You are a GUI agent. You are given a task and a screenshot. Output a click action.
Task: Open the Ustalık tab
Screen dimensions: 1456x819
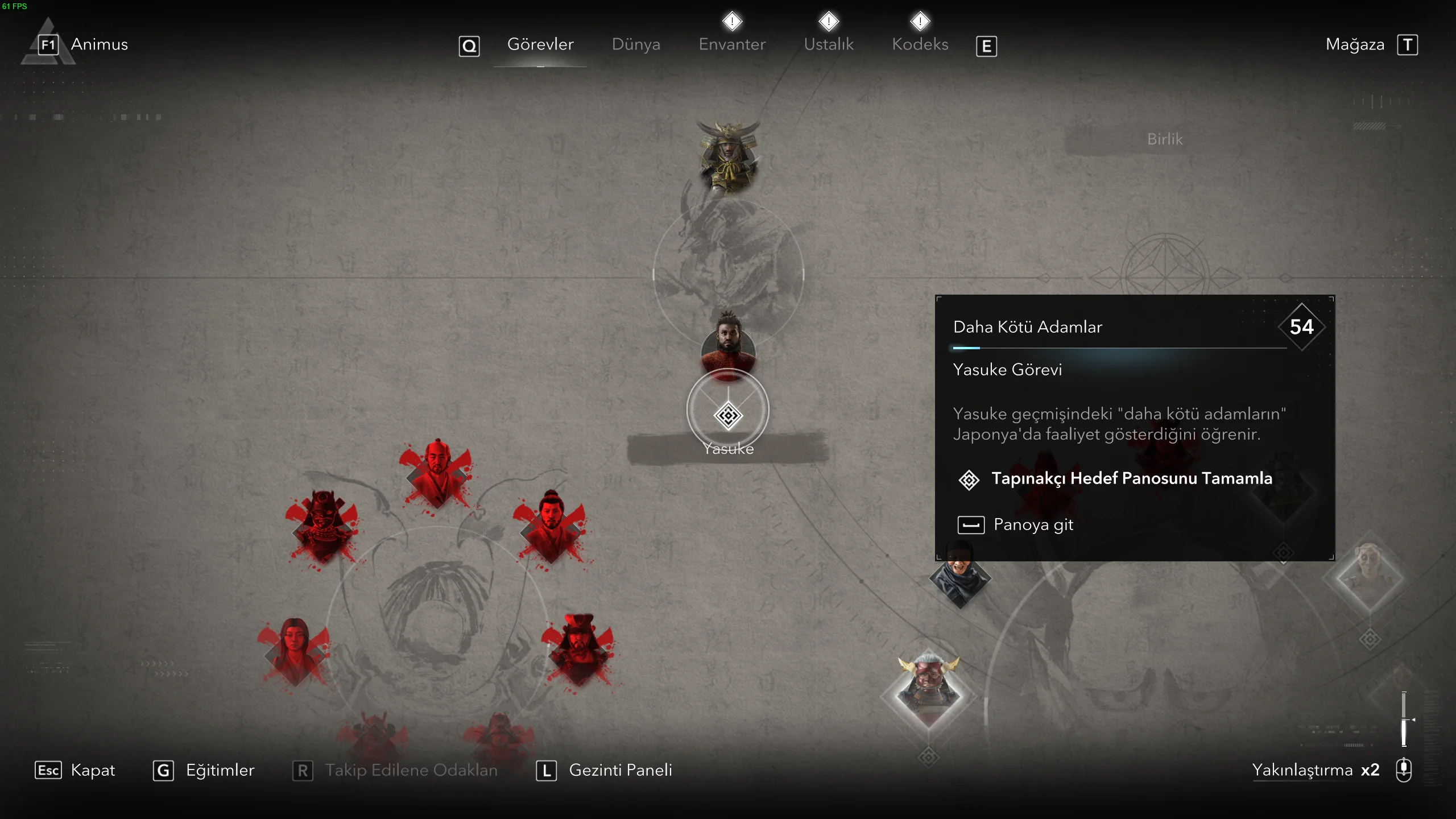(829, 44)
